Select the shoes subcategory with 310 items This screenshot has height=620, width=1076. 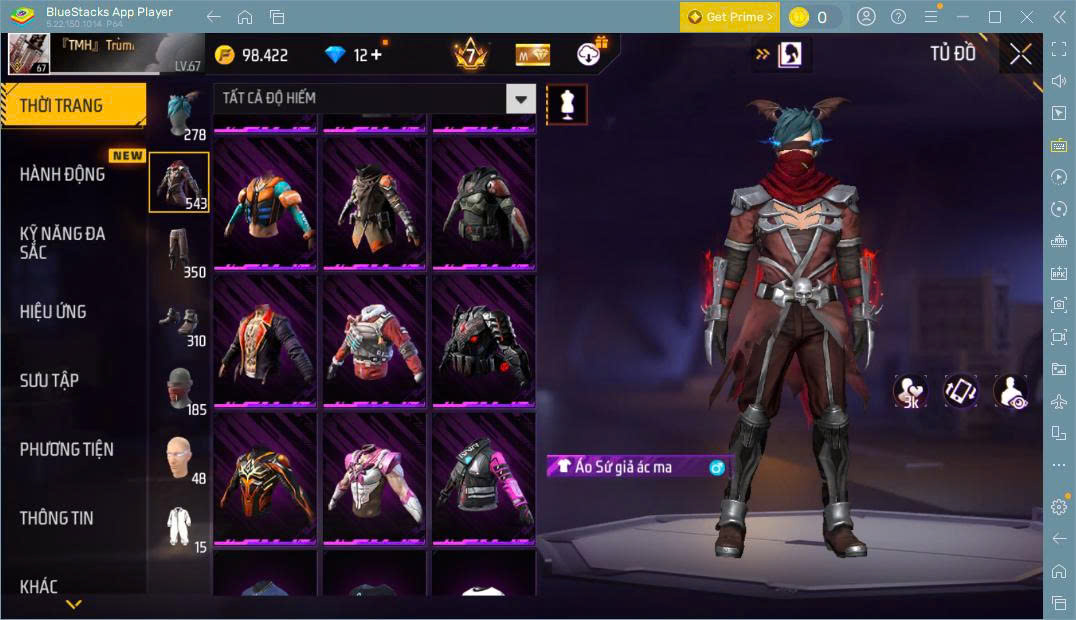click(x=180, y=320)
